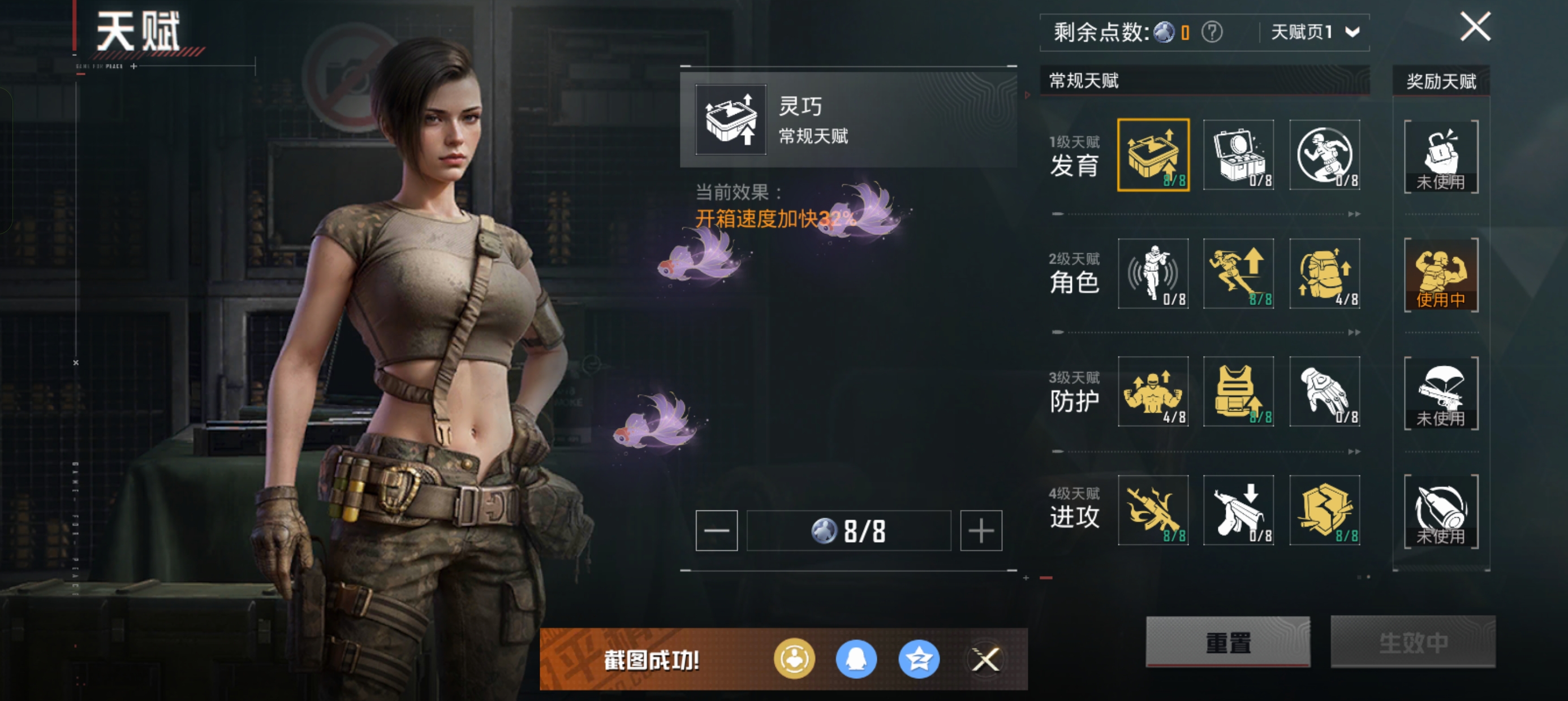This screenshot has width=1568, height=701.
Task: Select the flexing muscle man defense talent
Action: click(x=1153, y=392)
